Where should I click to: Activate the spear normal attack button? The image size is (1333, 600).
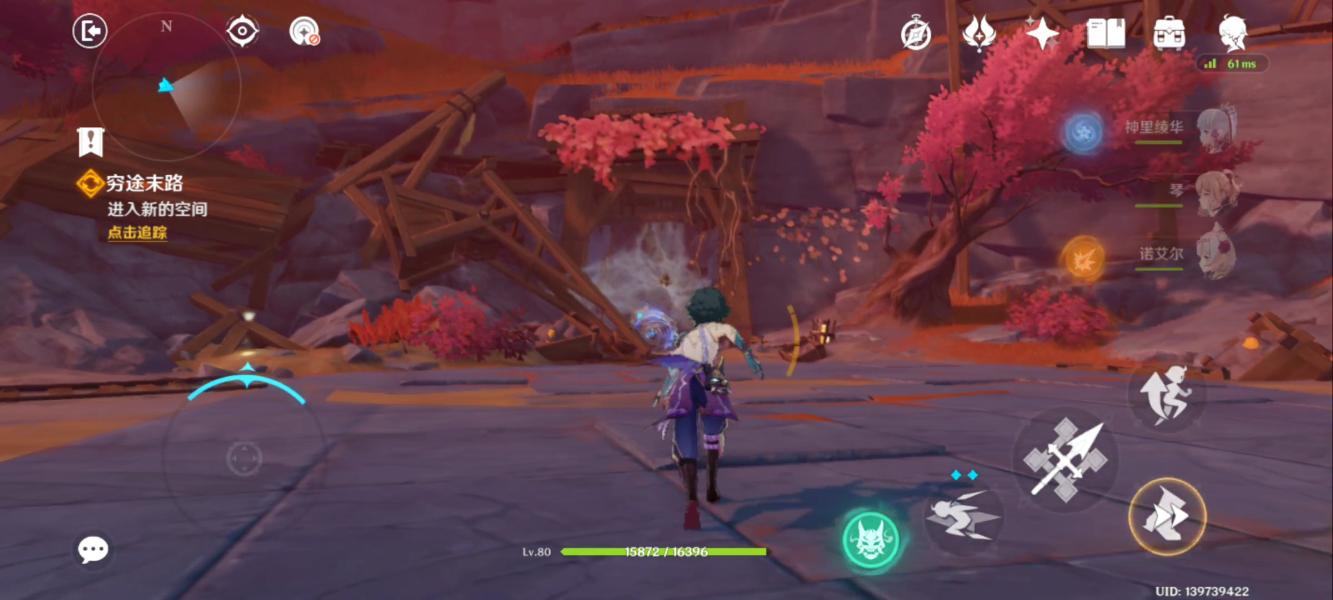point(1064,461)
